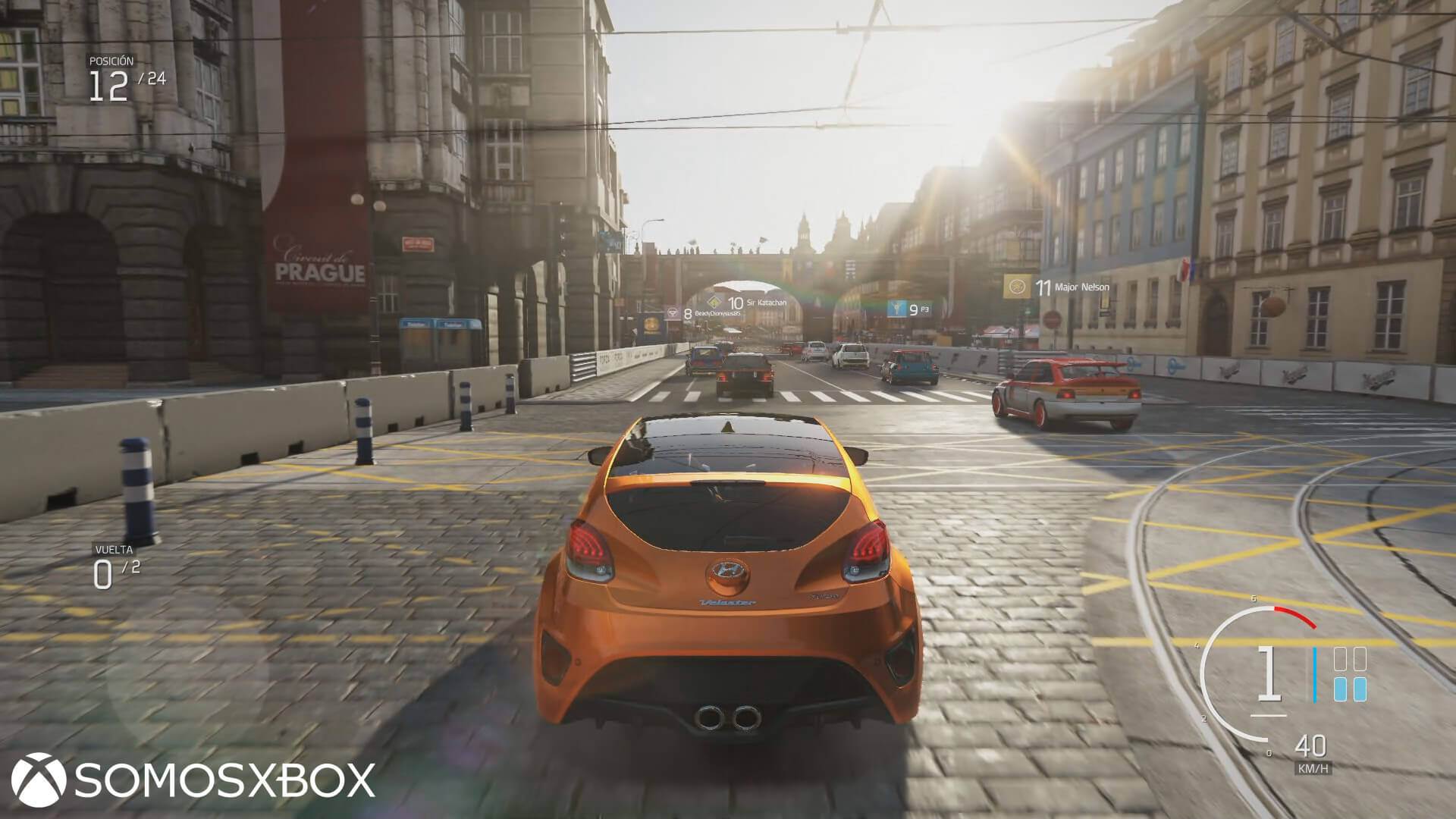Click BeadyDionysus85's gray driver badge
Image resolution: width=1456 pixels, height=819 pixels.
[673, 312]
